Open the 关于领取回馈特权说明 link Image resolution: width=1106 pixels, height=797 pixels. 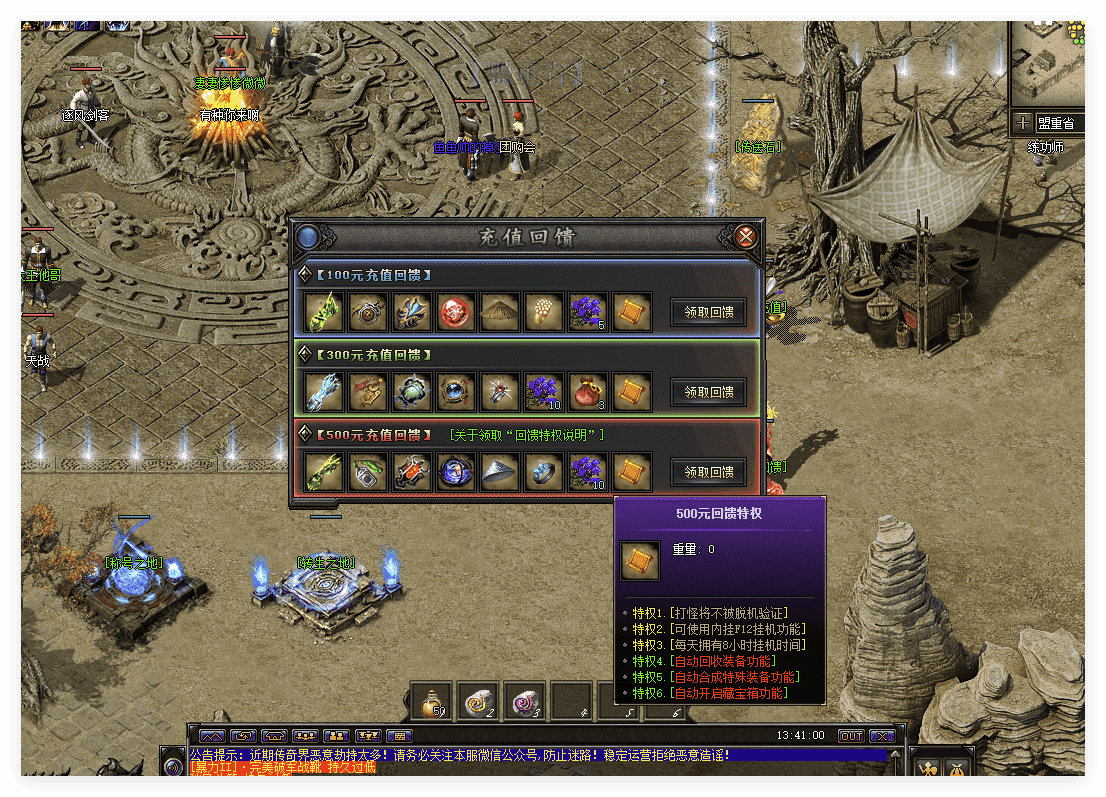click(526, 435)
